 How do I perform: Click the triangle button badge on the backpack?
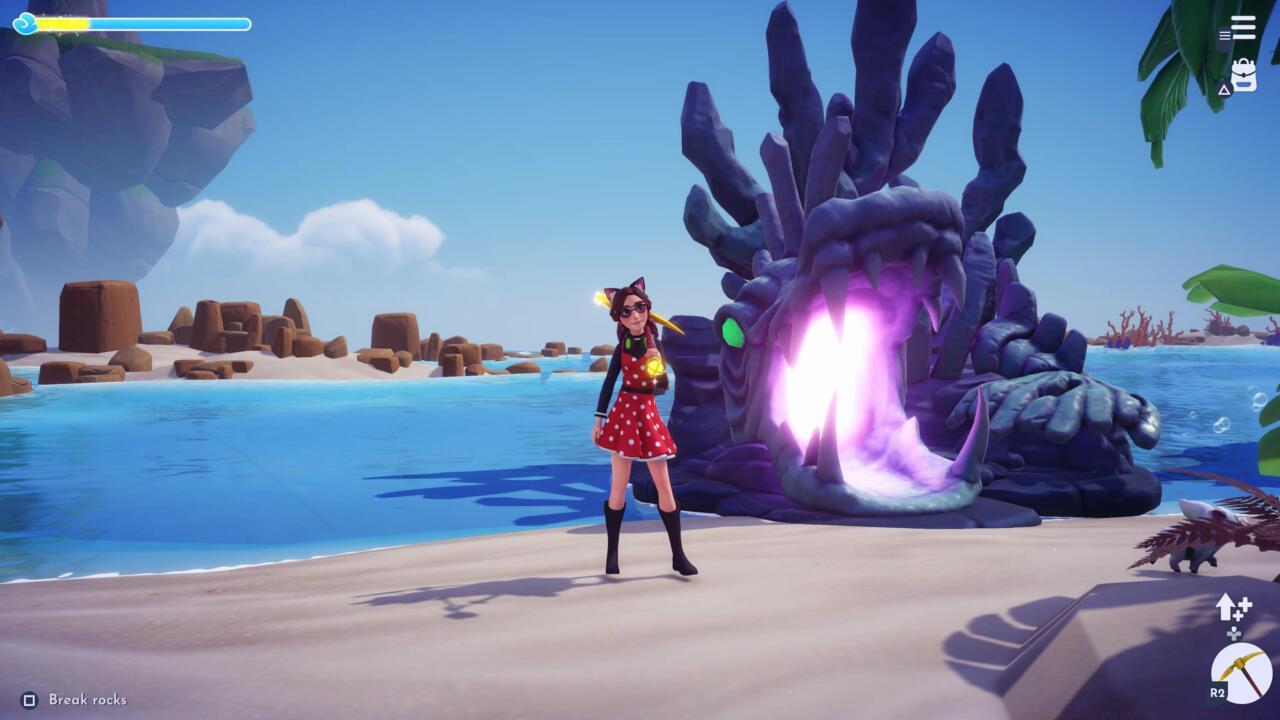[x=1224, y=91]
